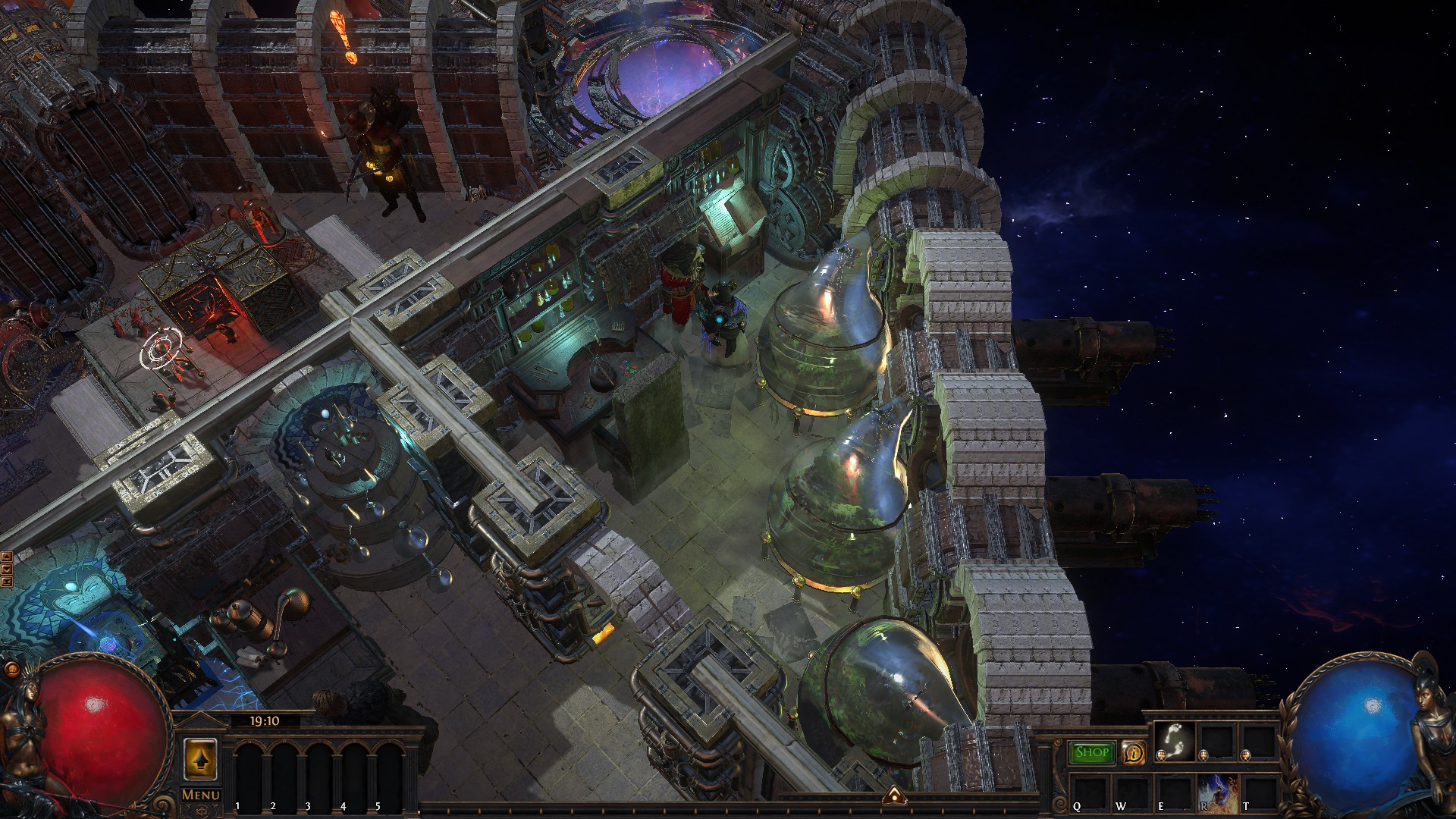Jump to chat bottom arrow button
The image size is (1456, 819).
(x=7, y=581)
